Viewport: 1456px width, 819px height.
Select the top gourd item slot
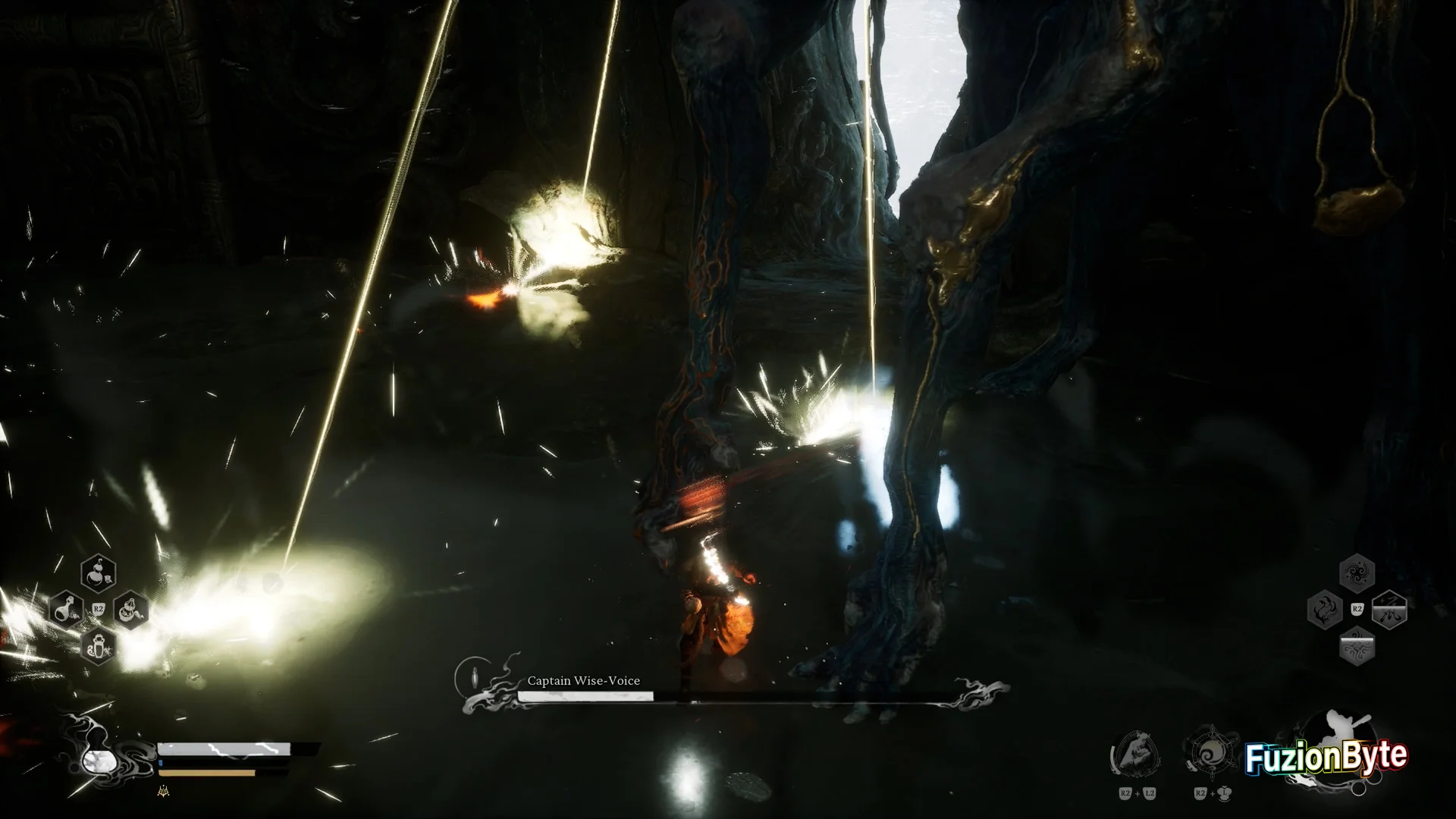[99, 573]
